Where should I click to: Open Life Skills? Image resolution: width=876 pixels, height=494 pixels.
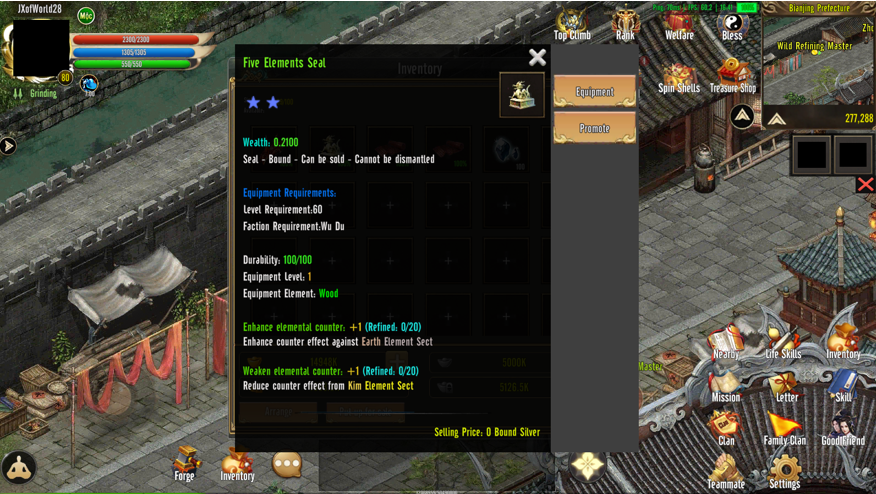784,341
